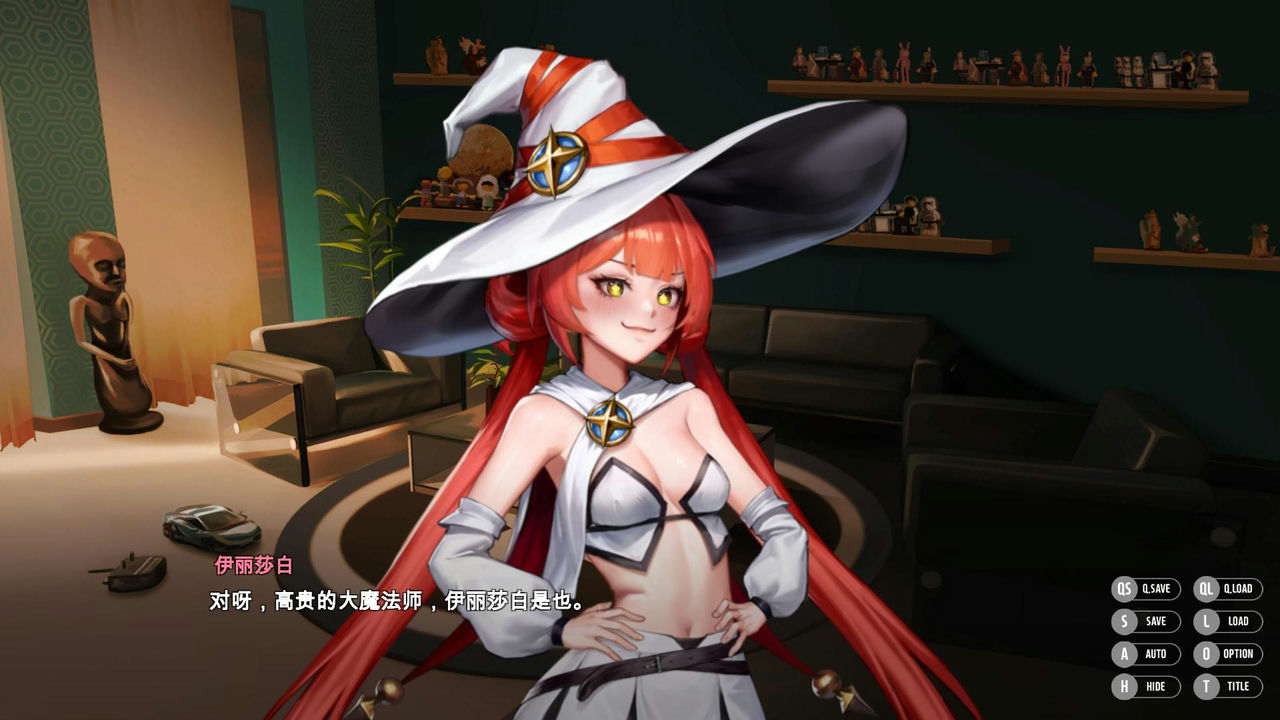
Task: Click the QL circle icon for quick load
Action: coord(1204,589)
